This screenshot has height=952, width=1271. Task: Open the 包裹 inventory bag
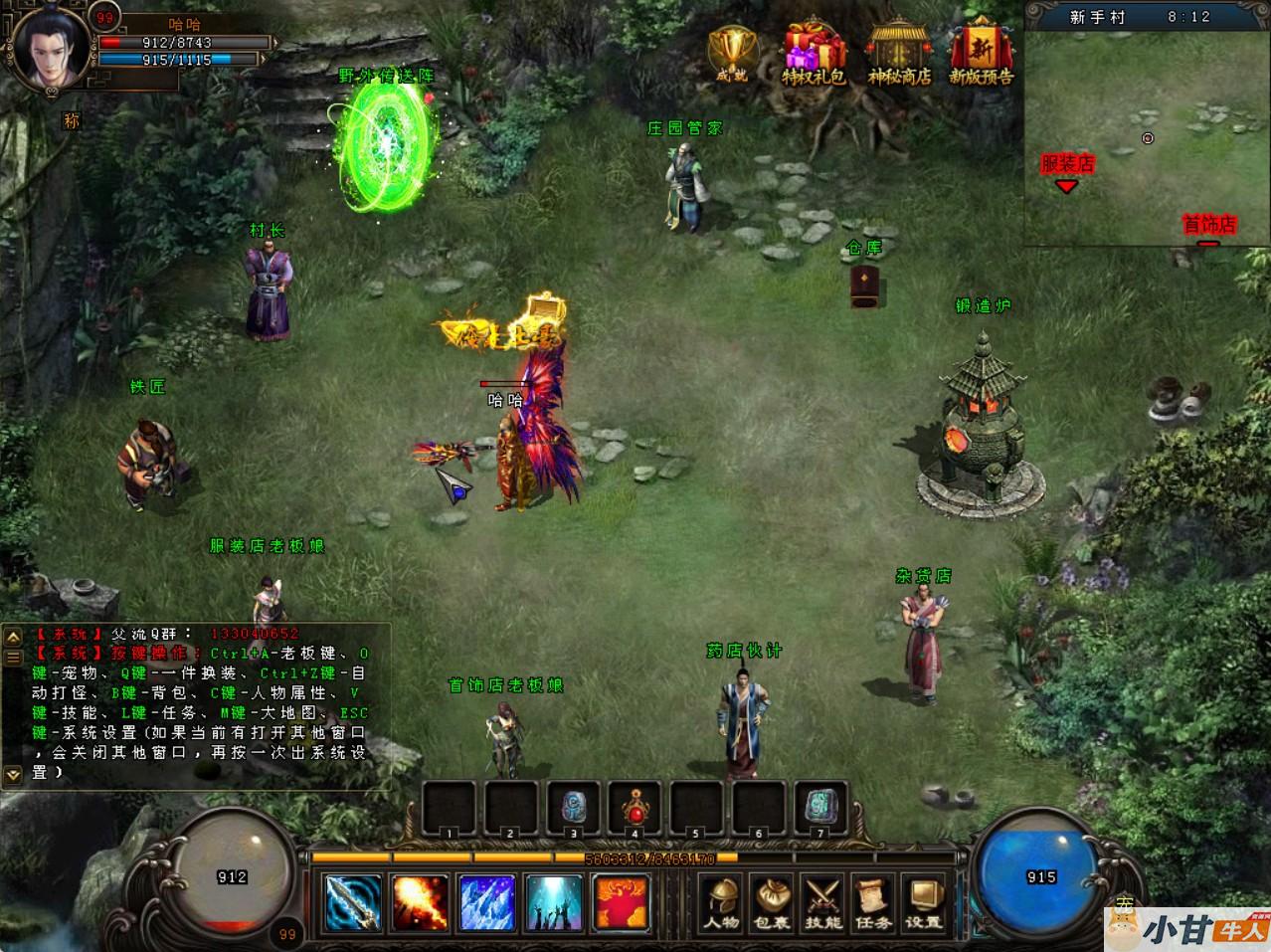(x=772, y=902)
